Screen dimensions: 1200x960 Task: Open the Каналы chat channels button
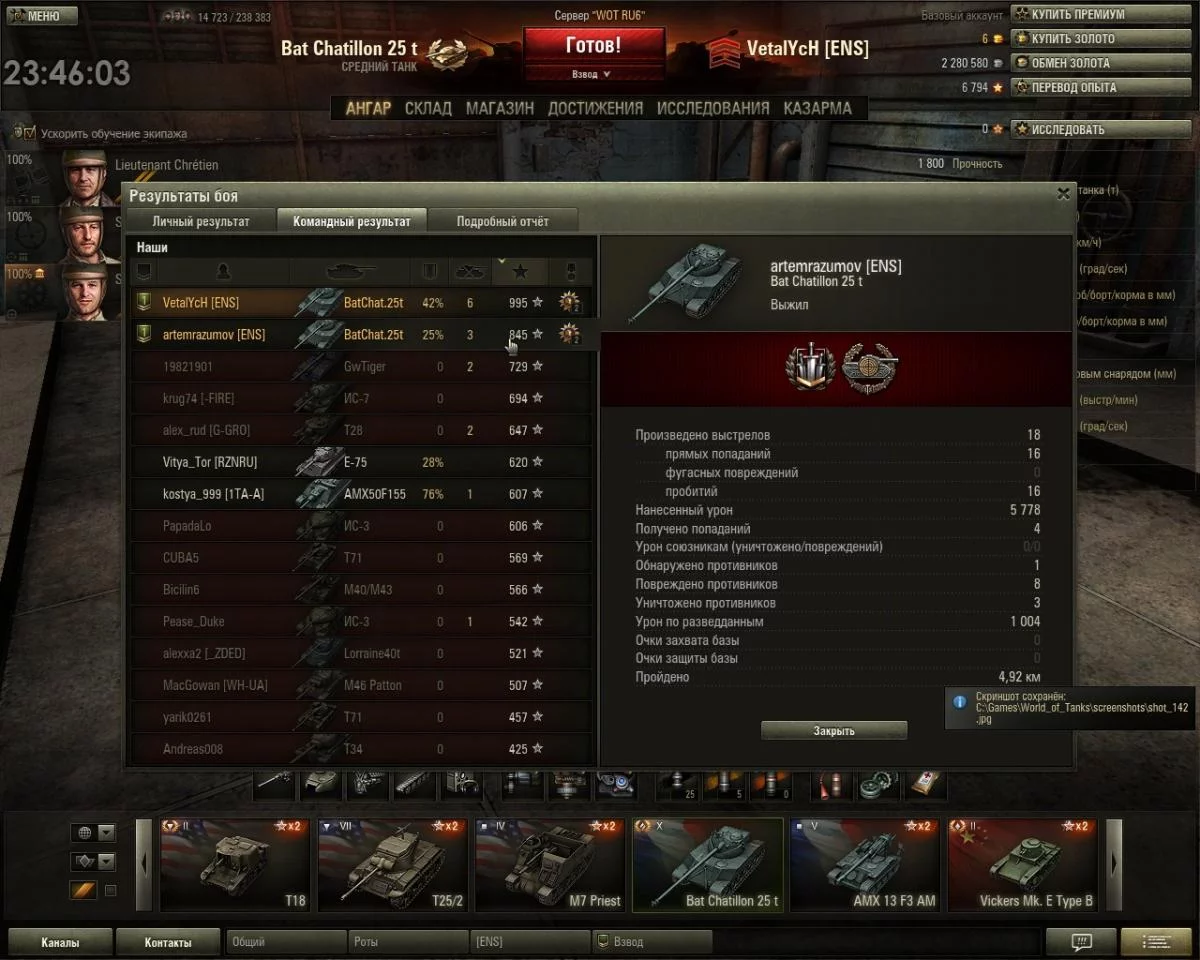point(60,942)
